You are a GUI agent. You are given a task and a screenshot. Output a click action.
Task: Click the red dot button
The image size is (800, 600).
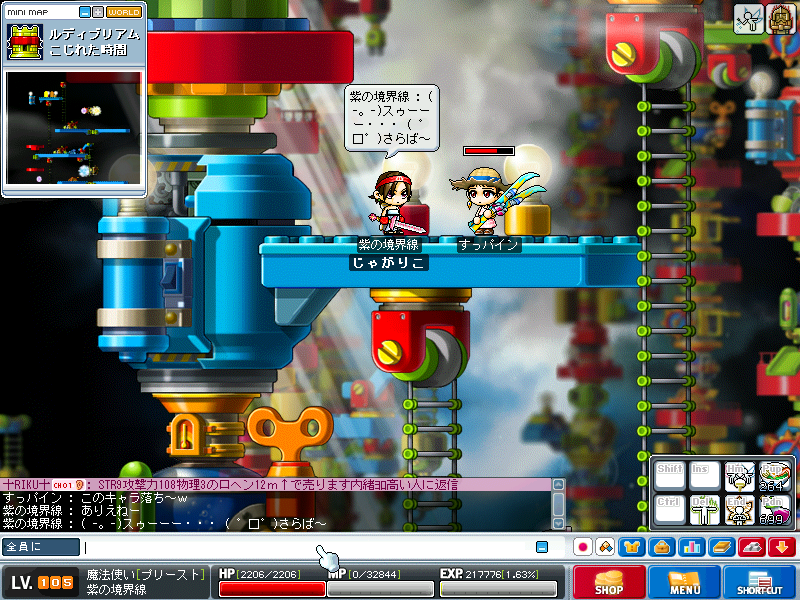(x=583, y=547)
